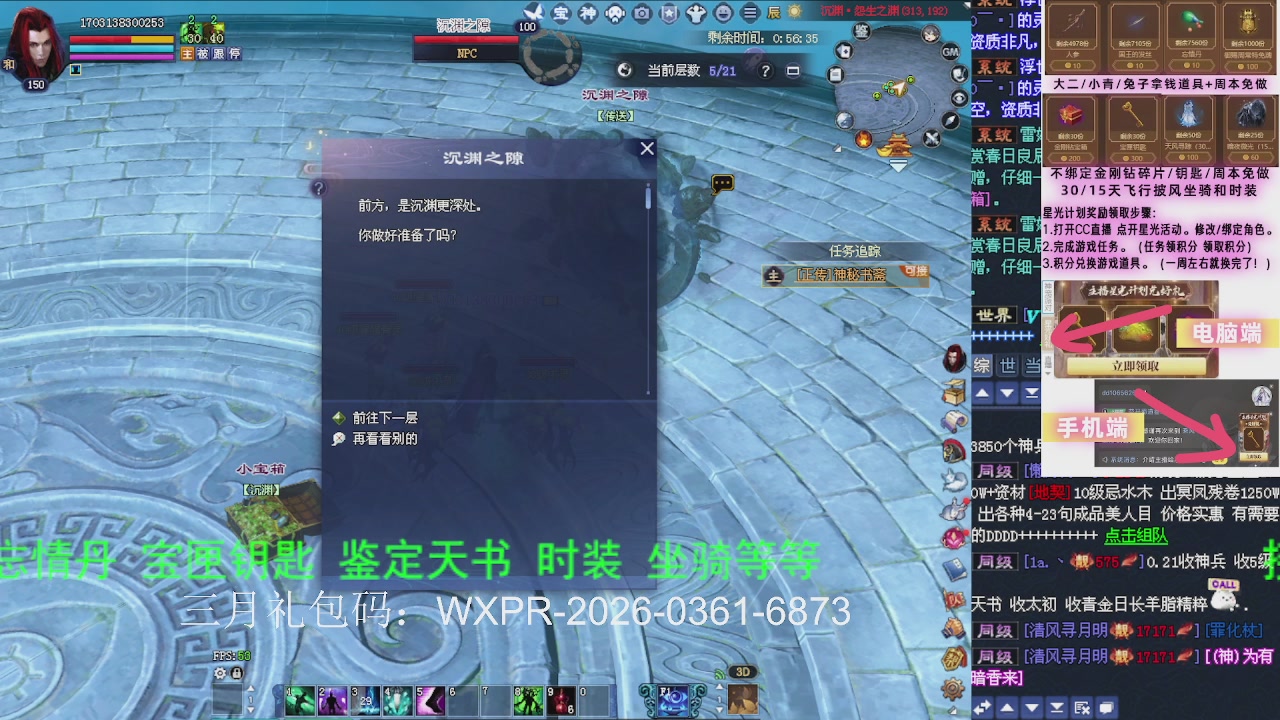This screenshot has height=720, width=1280.
Task: Lock the skill bar using padlock icon
Action: (x=236, y=674)
